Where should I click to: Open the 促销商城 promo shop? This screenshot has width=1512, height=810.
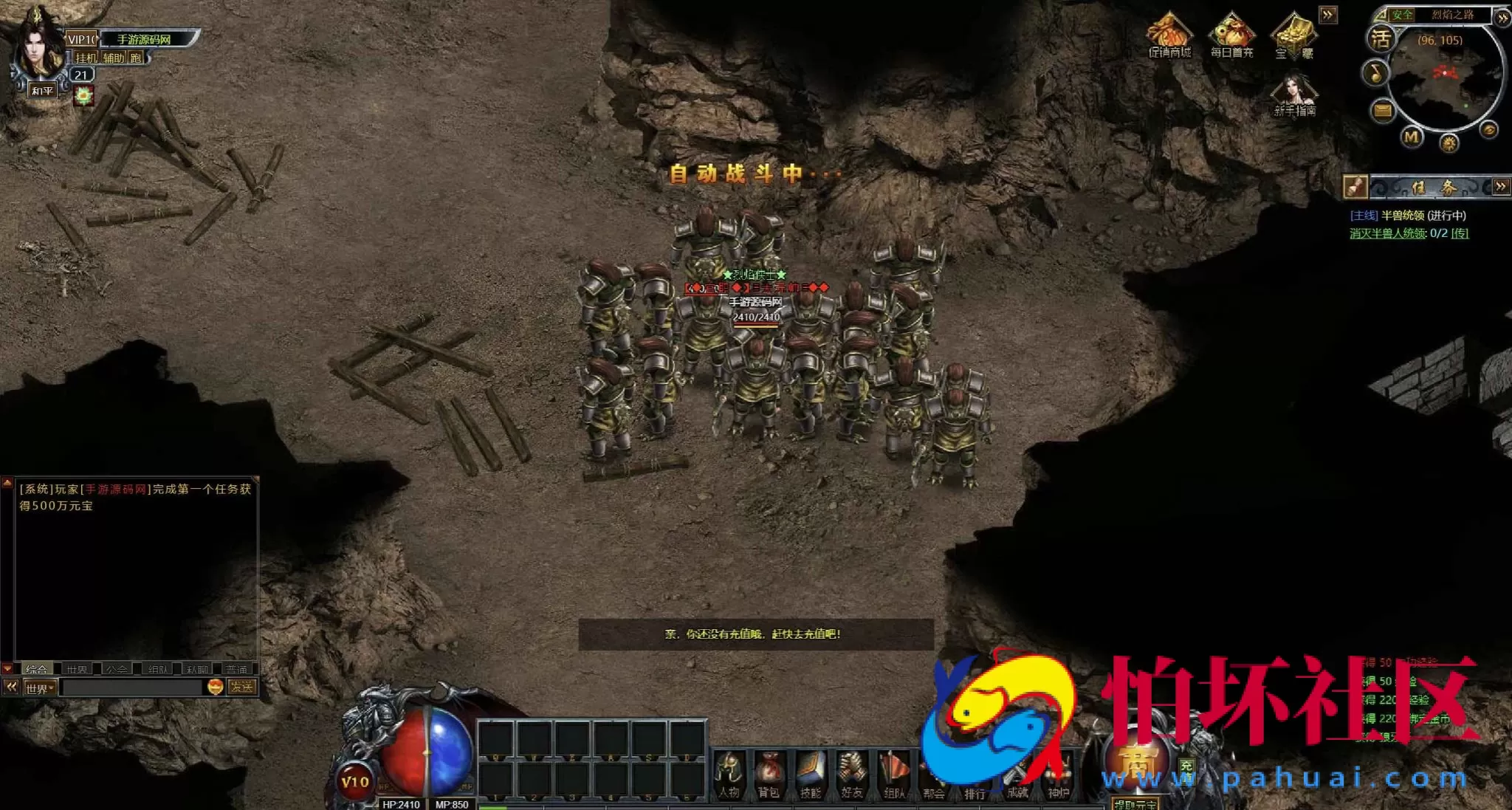(1169, 34)
